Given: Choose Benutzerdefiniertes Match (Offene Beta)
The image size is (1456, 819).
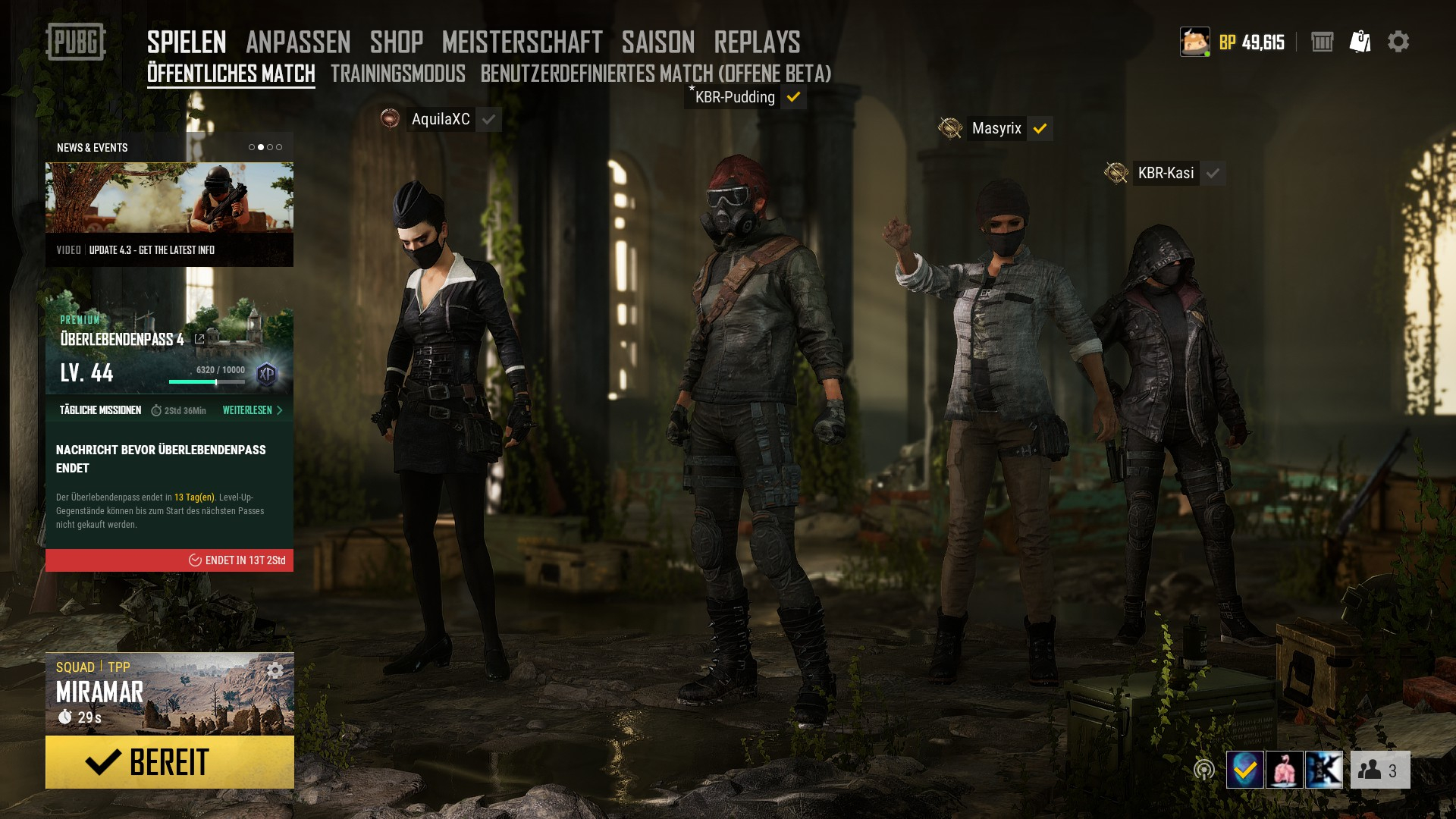Looking at the screenshot, I should coord(656,74).
